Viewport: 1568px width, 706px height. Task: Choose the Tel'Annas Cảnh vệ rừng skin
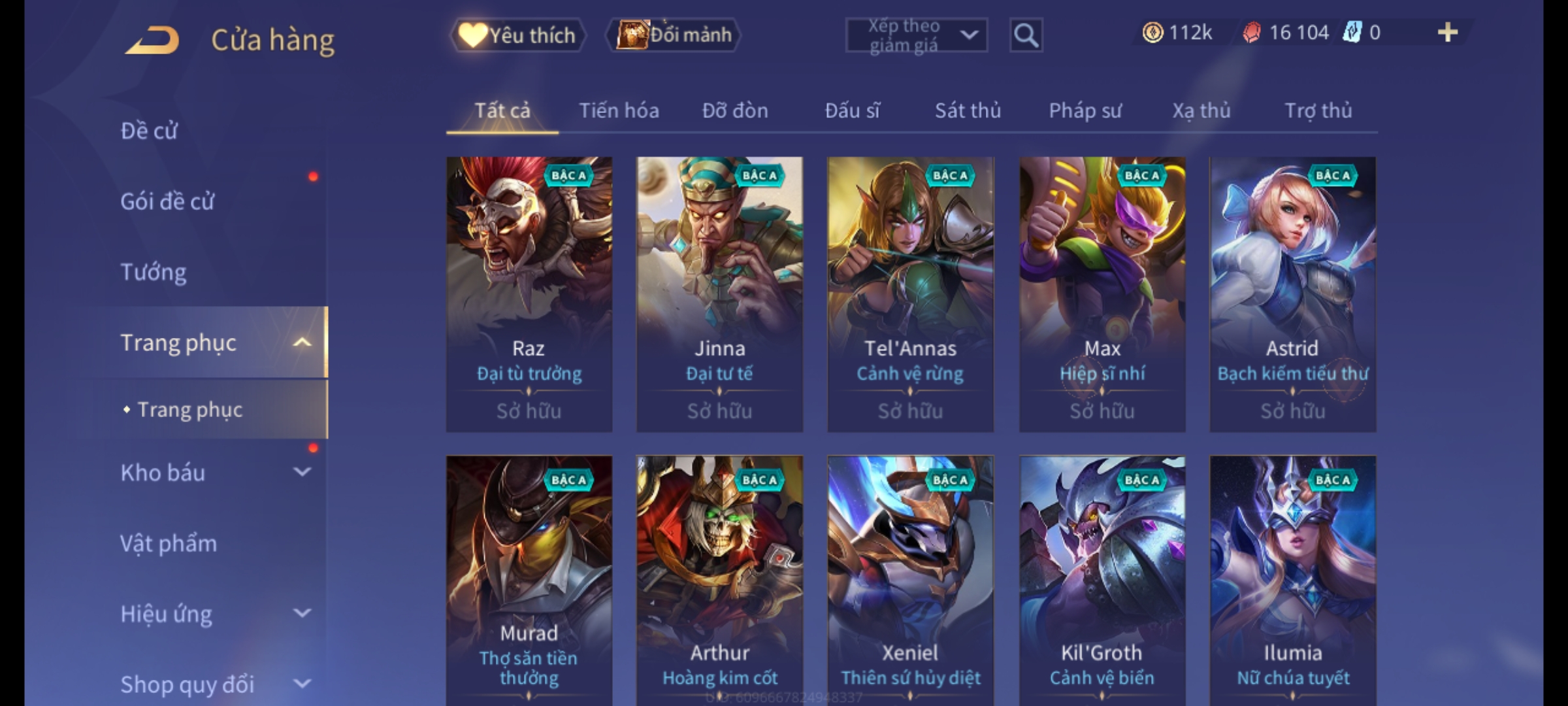pos(910,294)
